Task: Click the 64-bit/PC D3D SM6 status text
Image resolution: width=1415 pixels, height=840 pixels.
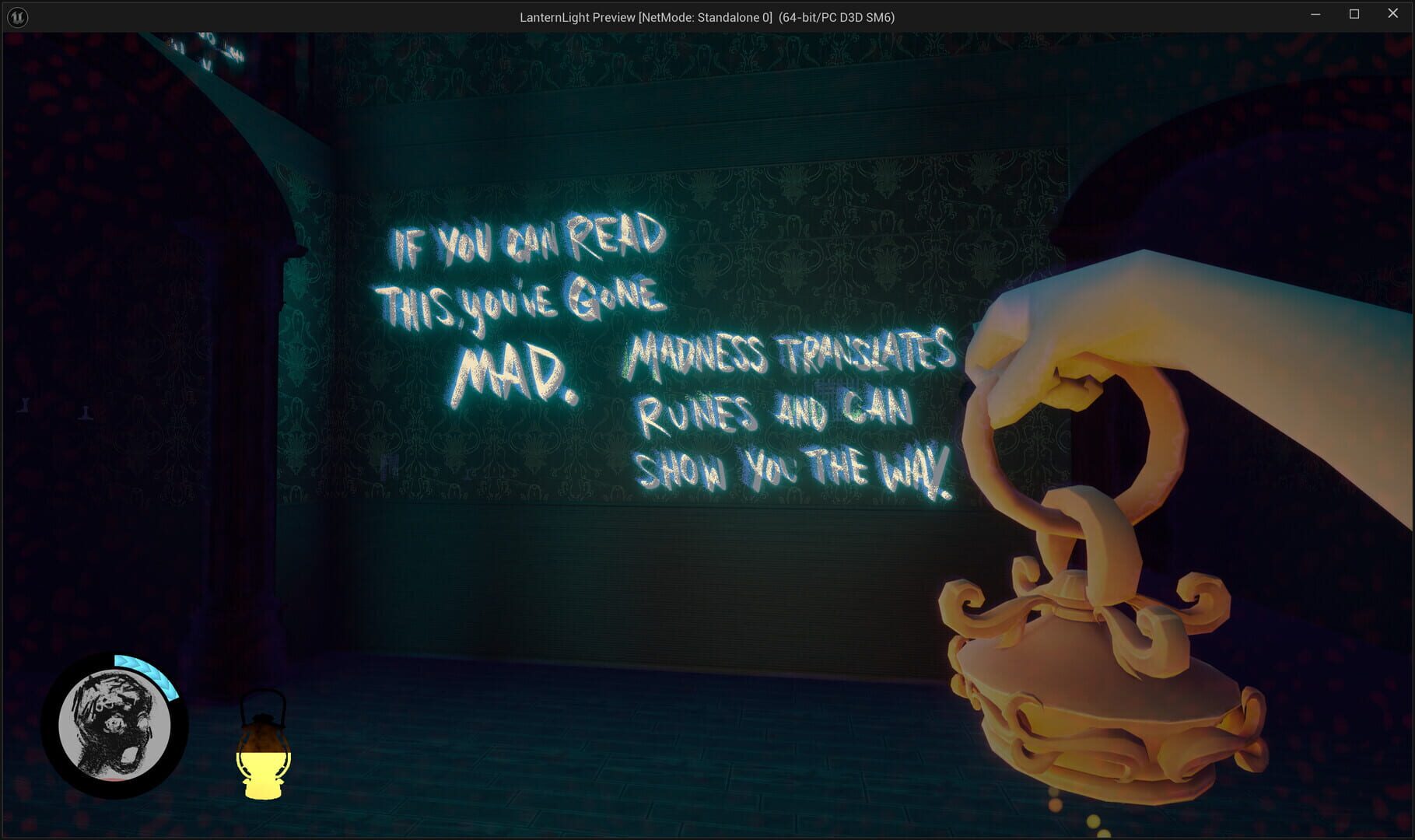Action: [x=837, y=16]
